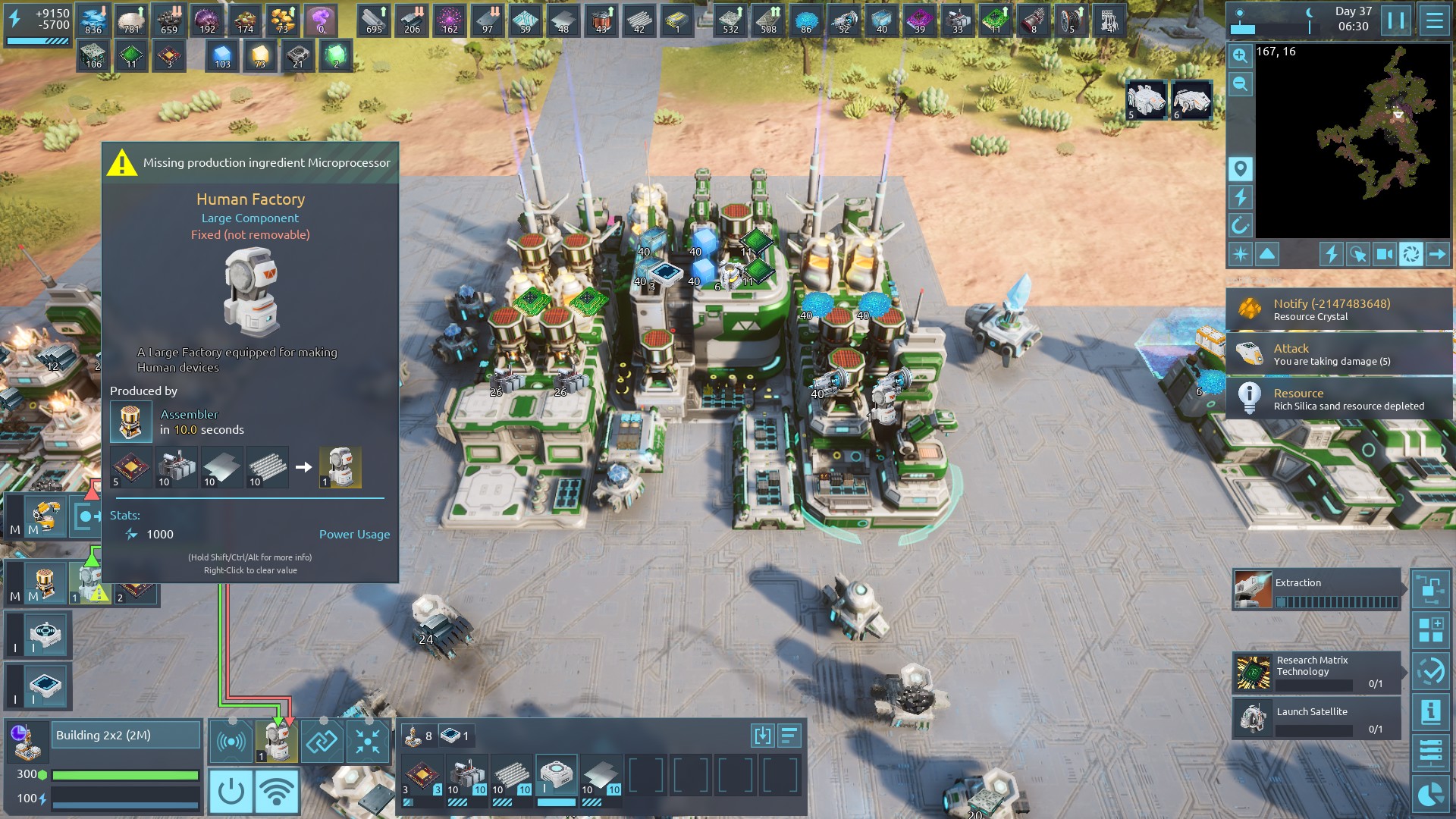Open the Resource Crystal notify alert
The height and width of the screenshot is (819, 1456).
click(x=1338, y=309)
